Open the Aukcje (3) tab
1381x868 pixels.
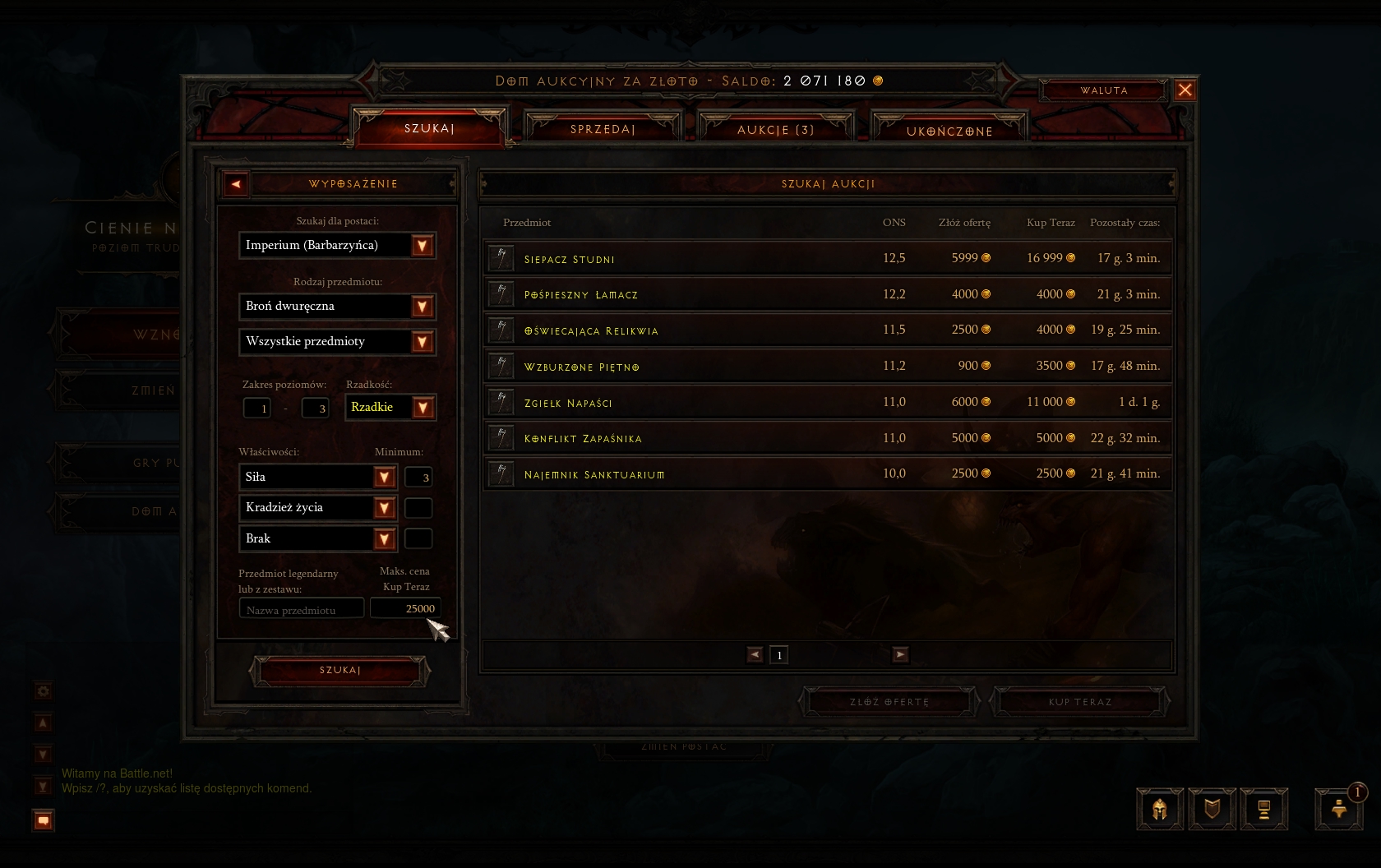click(775, 130)
